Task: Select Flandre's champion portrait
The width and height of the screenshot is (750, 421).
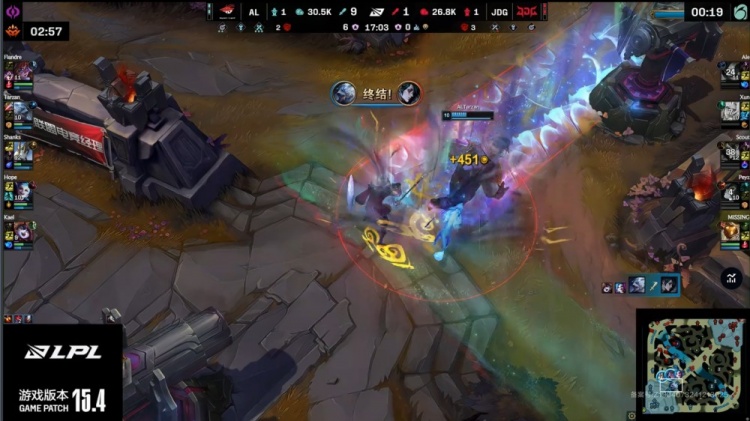Action: [x=22, y=75]
